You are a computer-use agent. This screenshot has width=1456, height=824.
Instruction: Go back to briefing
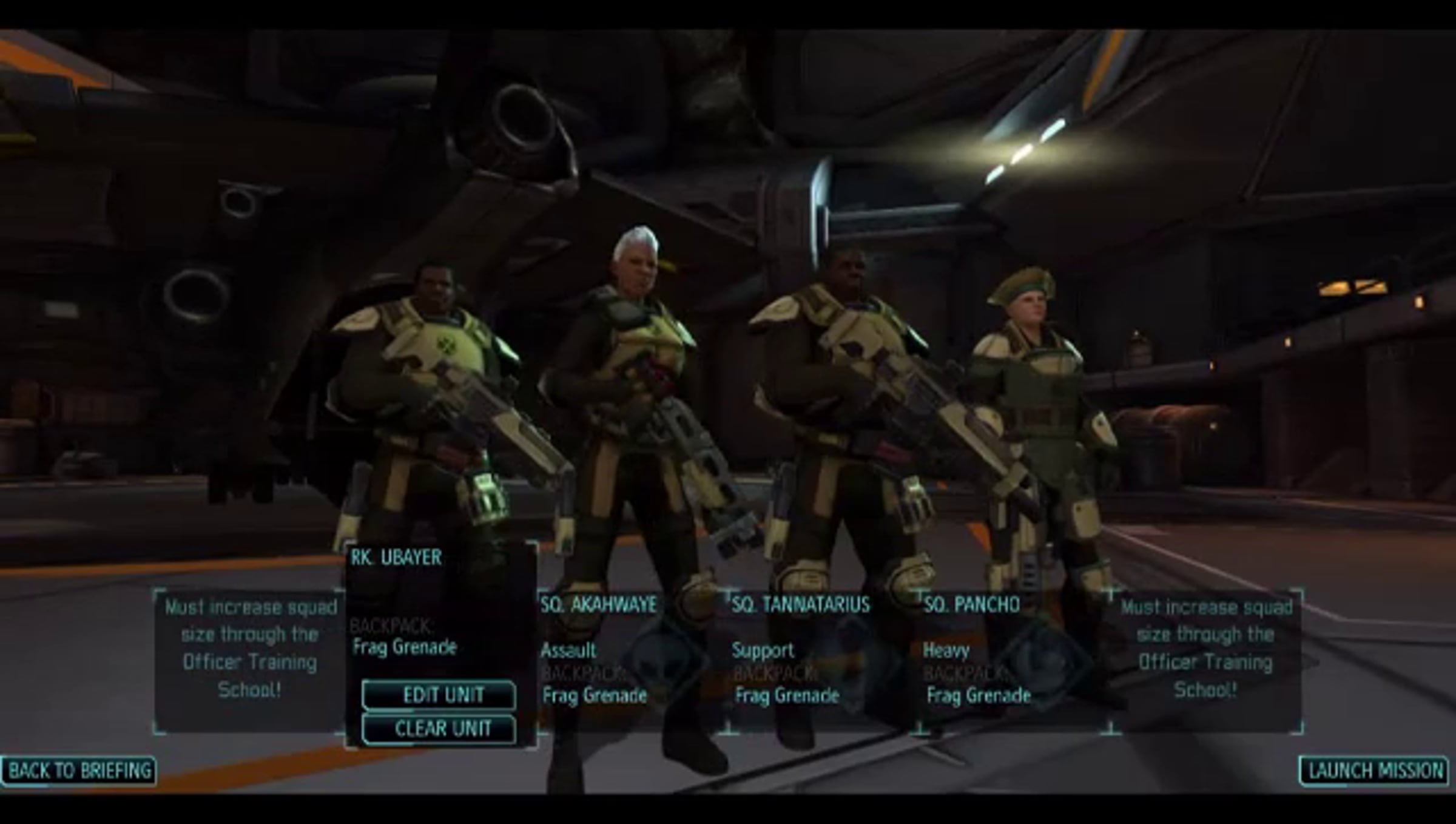79,771
